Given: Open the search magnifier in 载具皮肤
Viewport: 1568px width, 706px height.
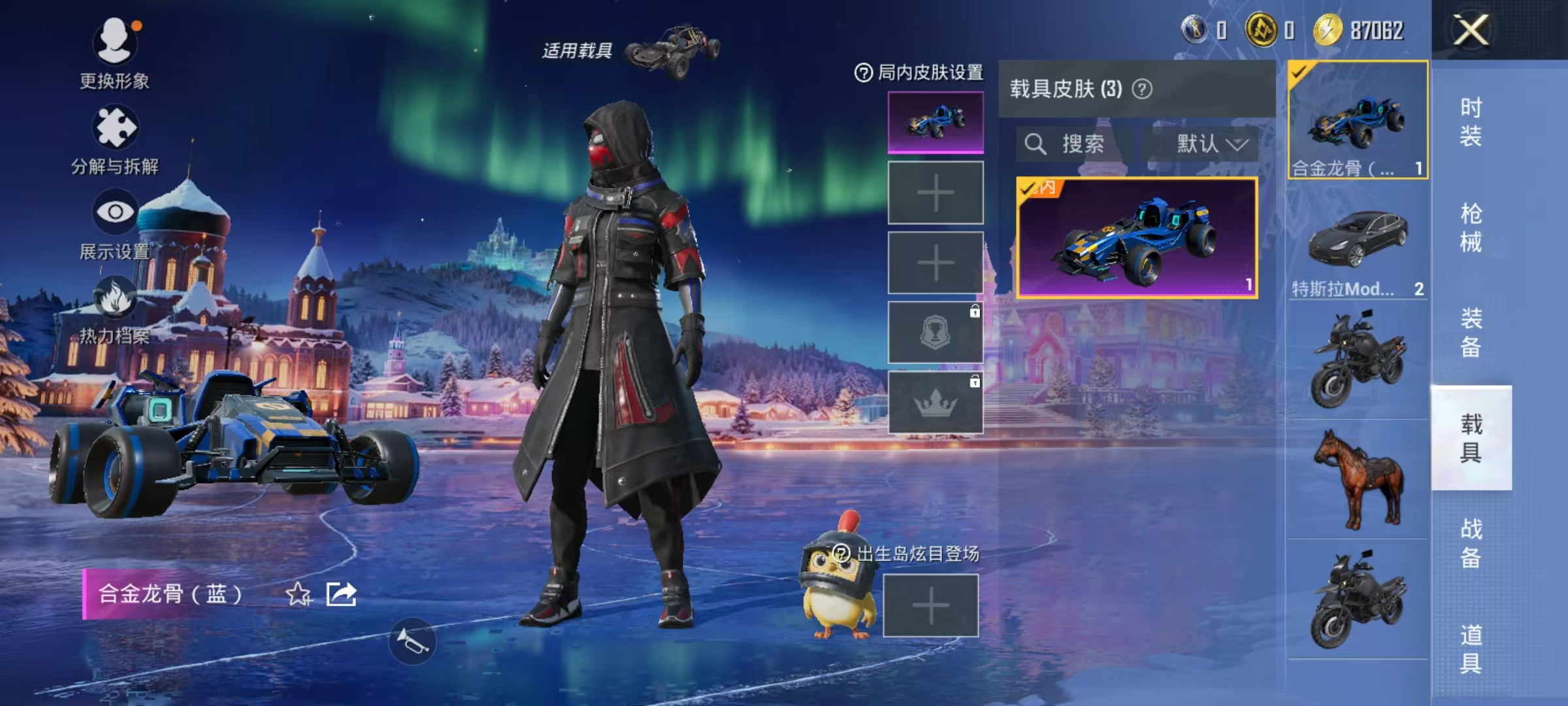Looking at the screenshot, I should tap(1036, 144).
